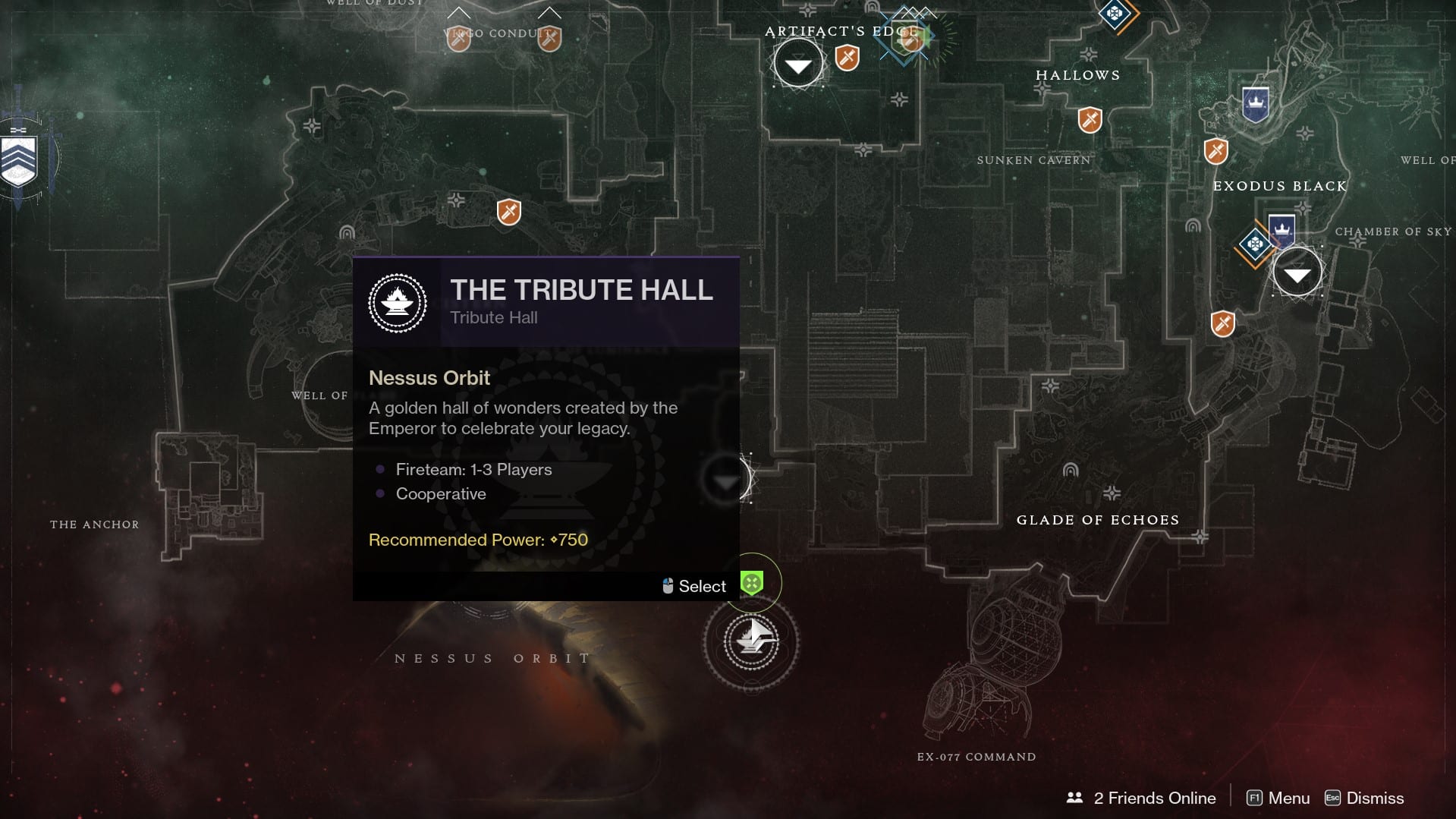Click the Tribute Hall emblem inside the tooltip
The width and height of the screenshot is (1456, 819).
(398, 302)
